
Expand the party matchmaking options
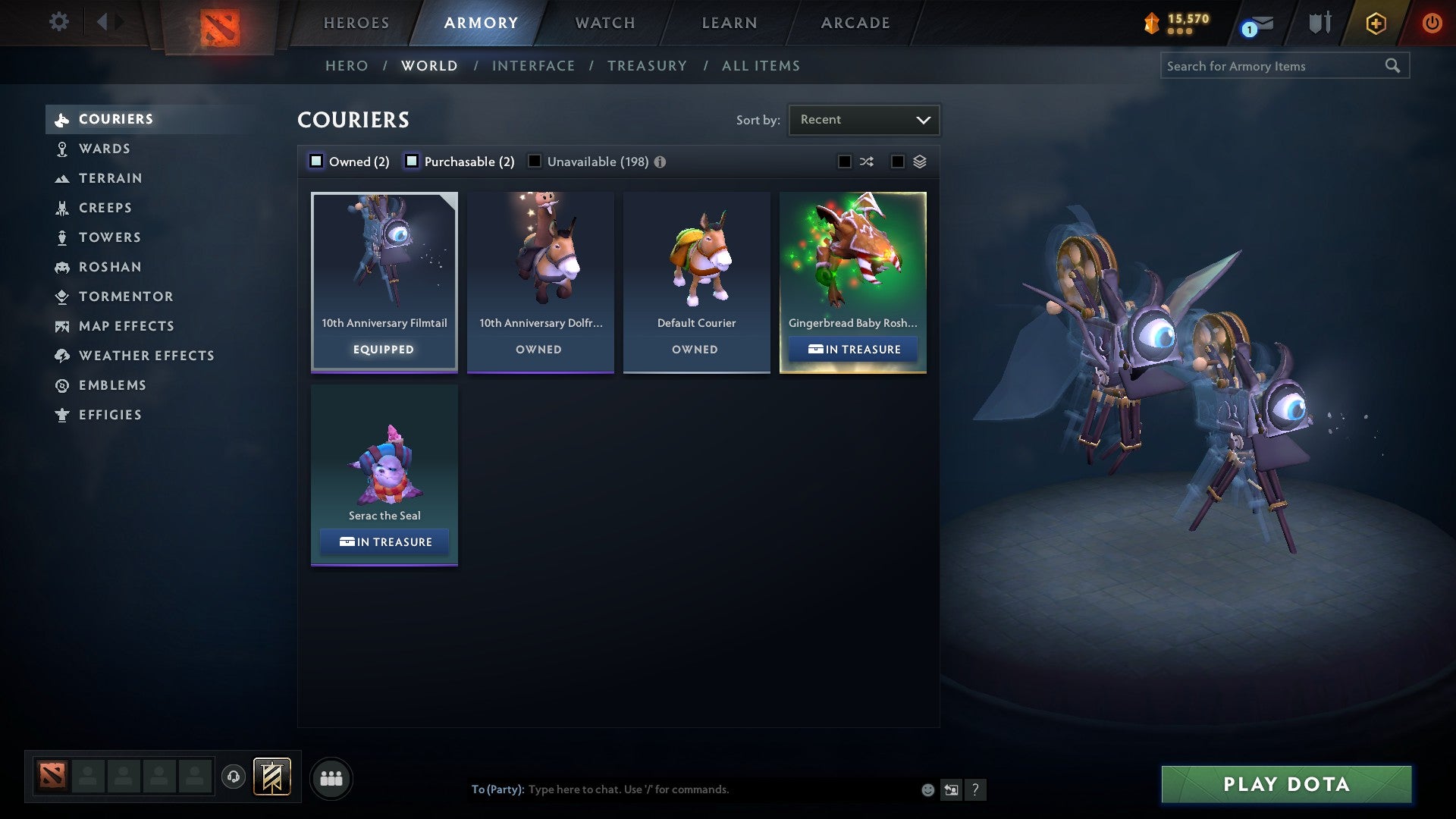[331, 778]
